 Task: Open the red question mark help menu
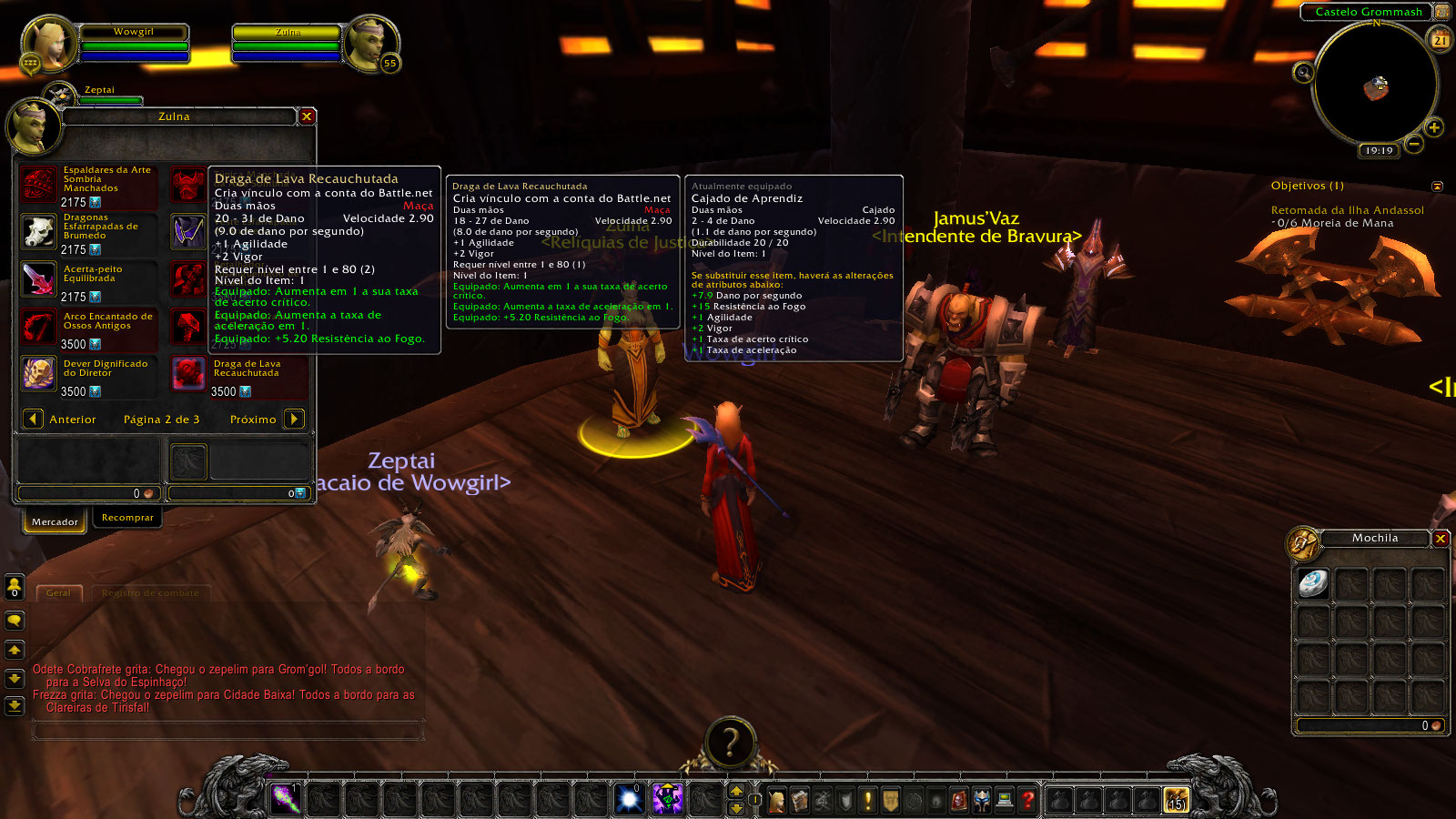tap(1027, 800)
